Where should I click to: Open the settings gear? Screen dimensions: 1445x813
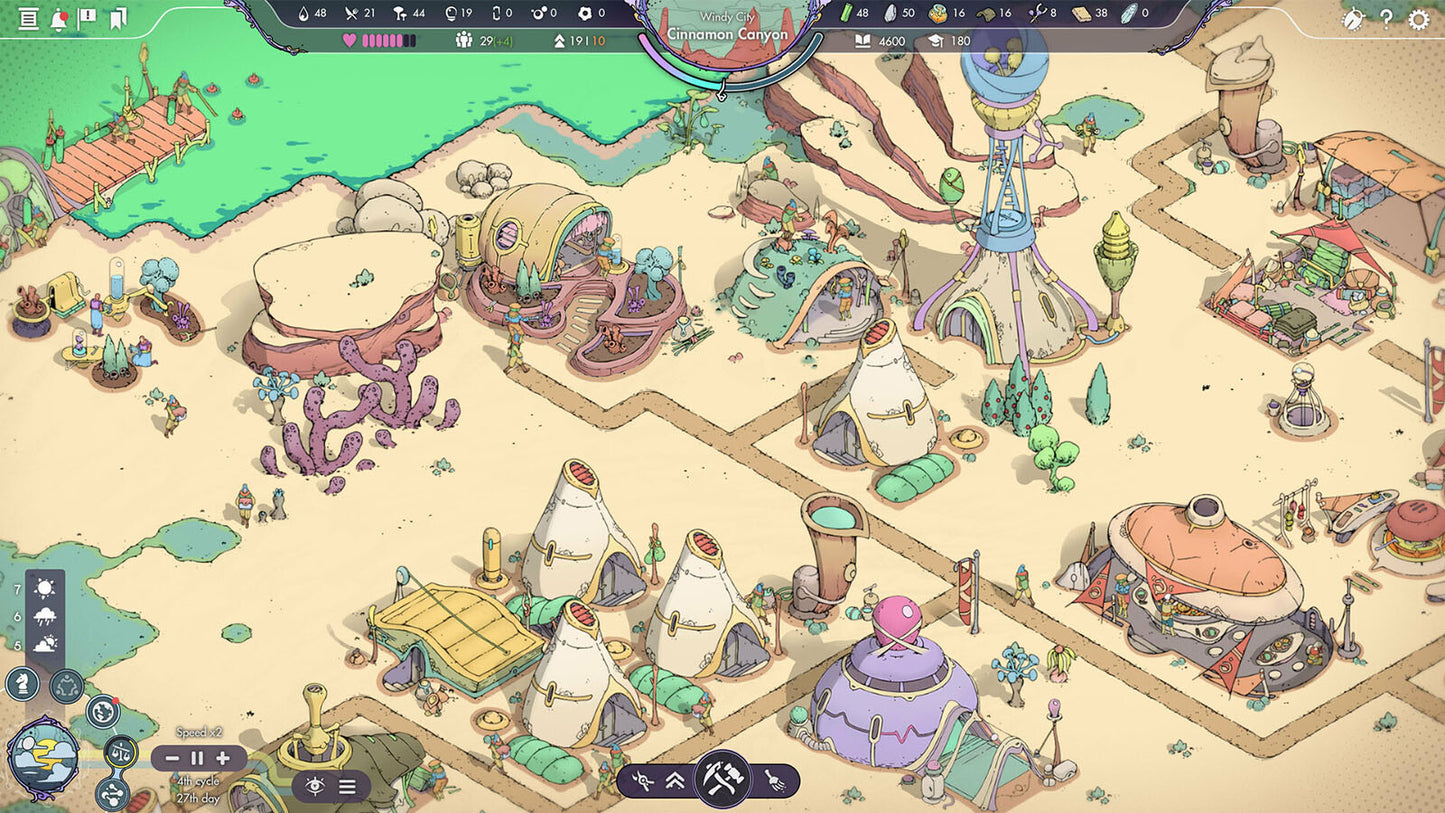pos(1418,19)
